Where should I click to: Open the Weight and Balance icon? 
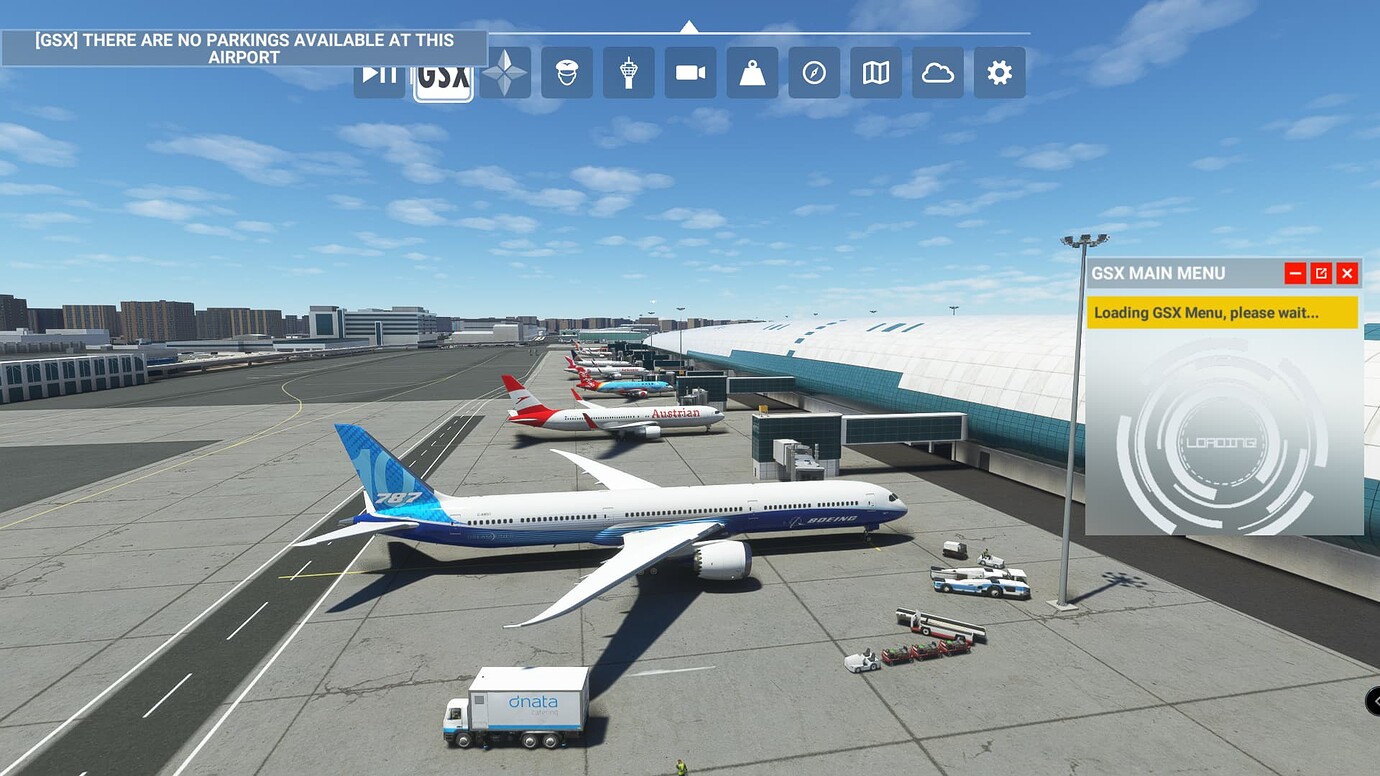coord(751,72)
